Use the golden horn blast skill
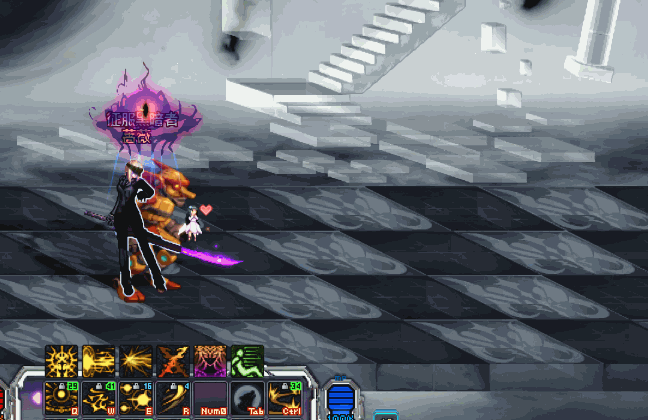Viewport: 648px width, 420px height. coord(98,361)
